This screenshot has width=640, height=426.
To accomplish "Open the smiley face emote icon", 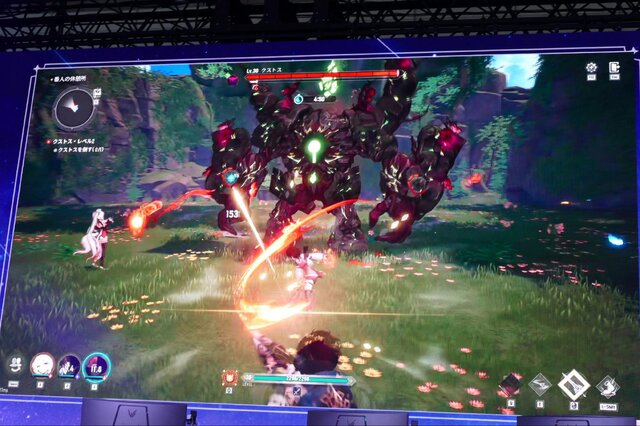I will point(16,365).
